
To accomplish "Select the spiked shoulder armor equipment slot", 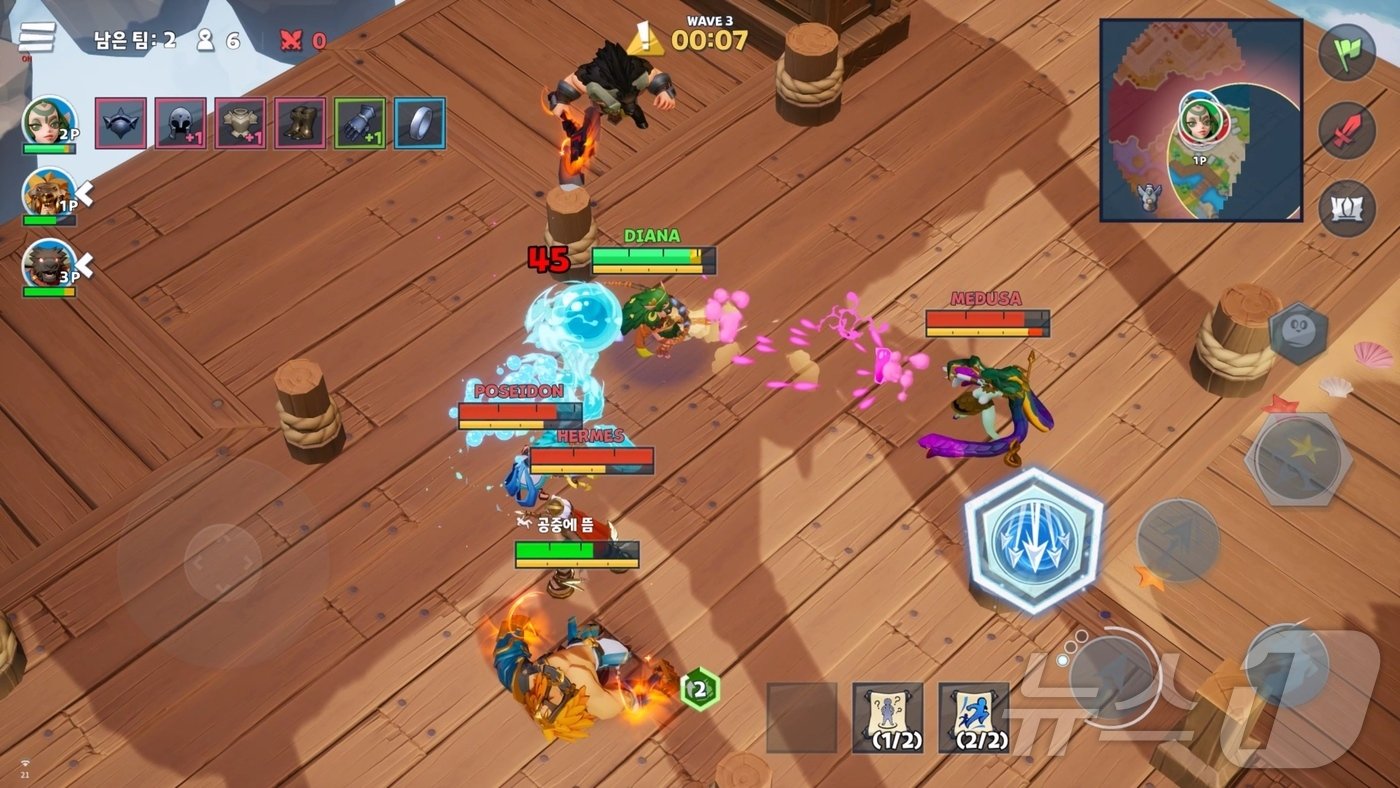I will coord(121,123).
